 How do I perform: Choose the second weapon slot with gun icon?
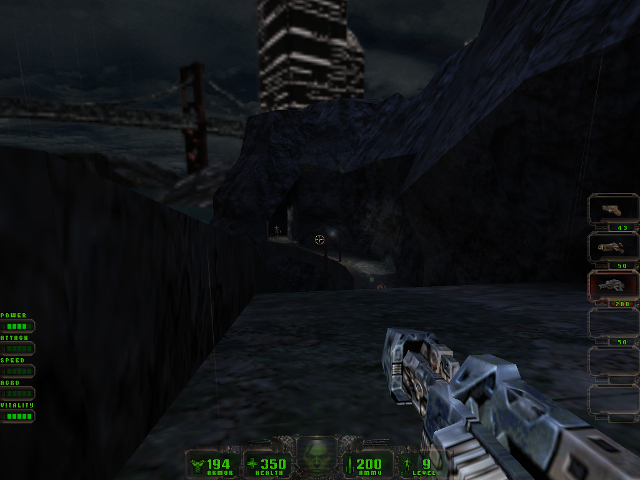click(613, 248)
